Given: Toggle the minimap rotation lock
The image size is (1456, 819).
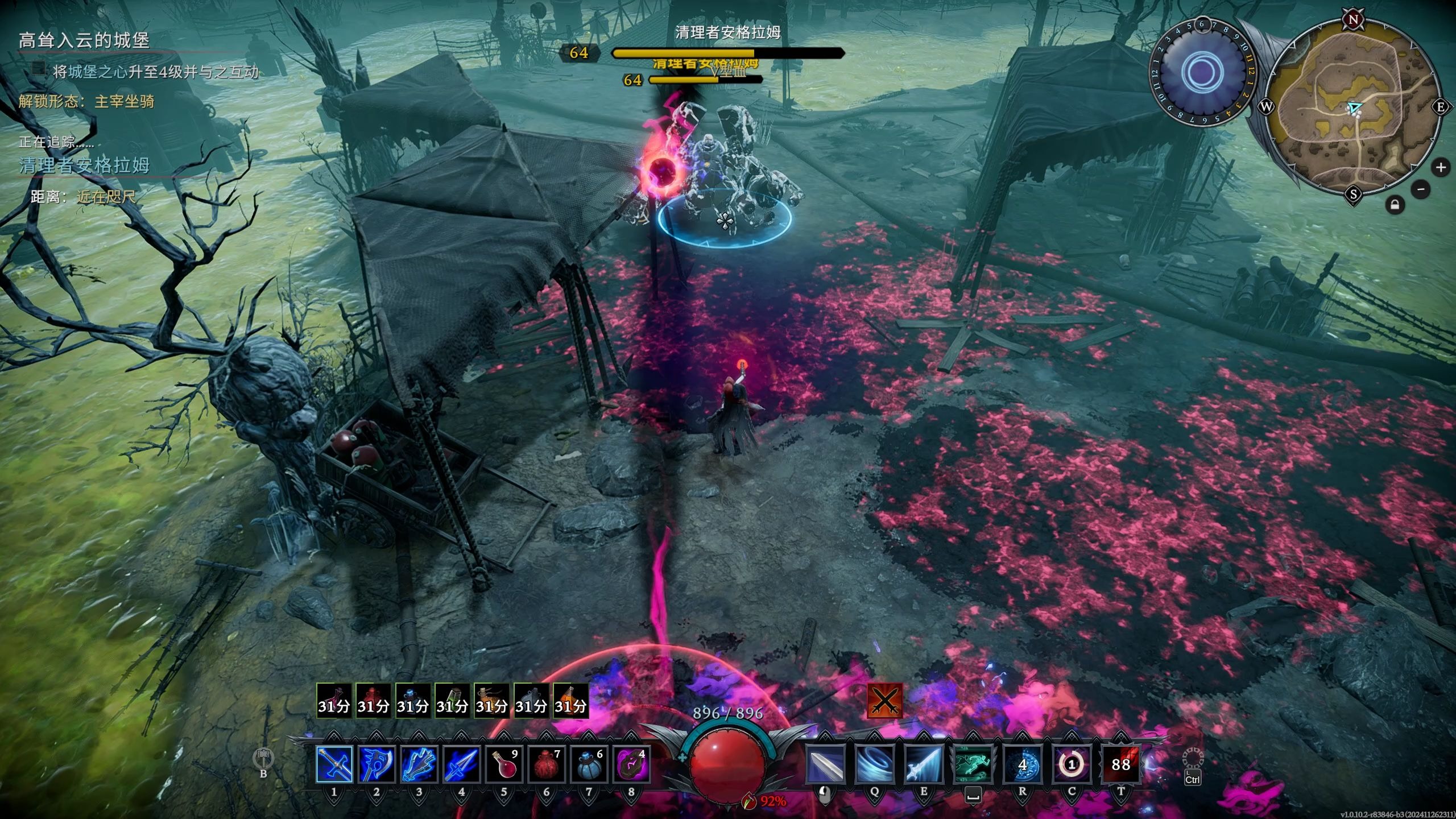Looking at the screenshot, I should point(1395,205).
